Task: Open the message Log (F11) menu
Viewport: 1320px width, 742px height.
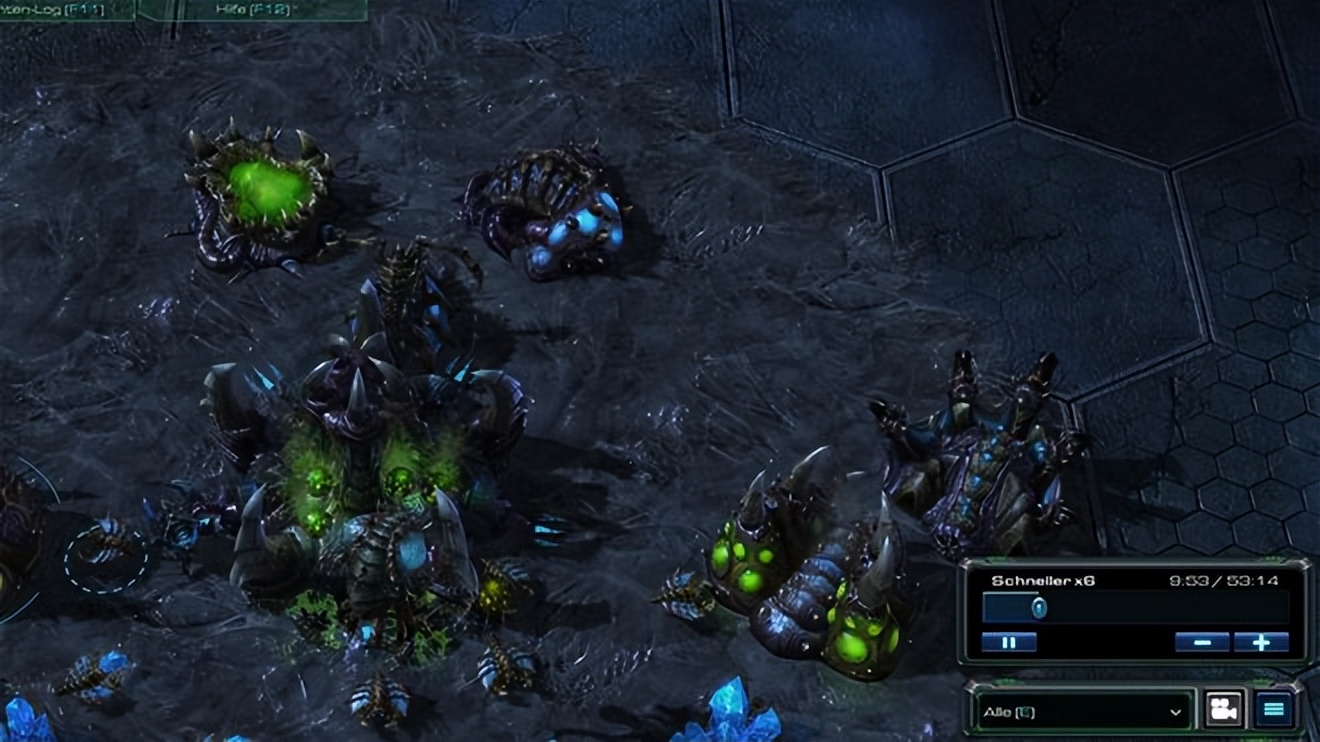Action: (62, 8)
